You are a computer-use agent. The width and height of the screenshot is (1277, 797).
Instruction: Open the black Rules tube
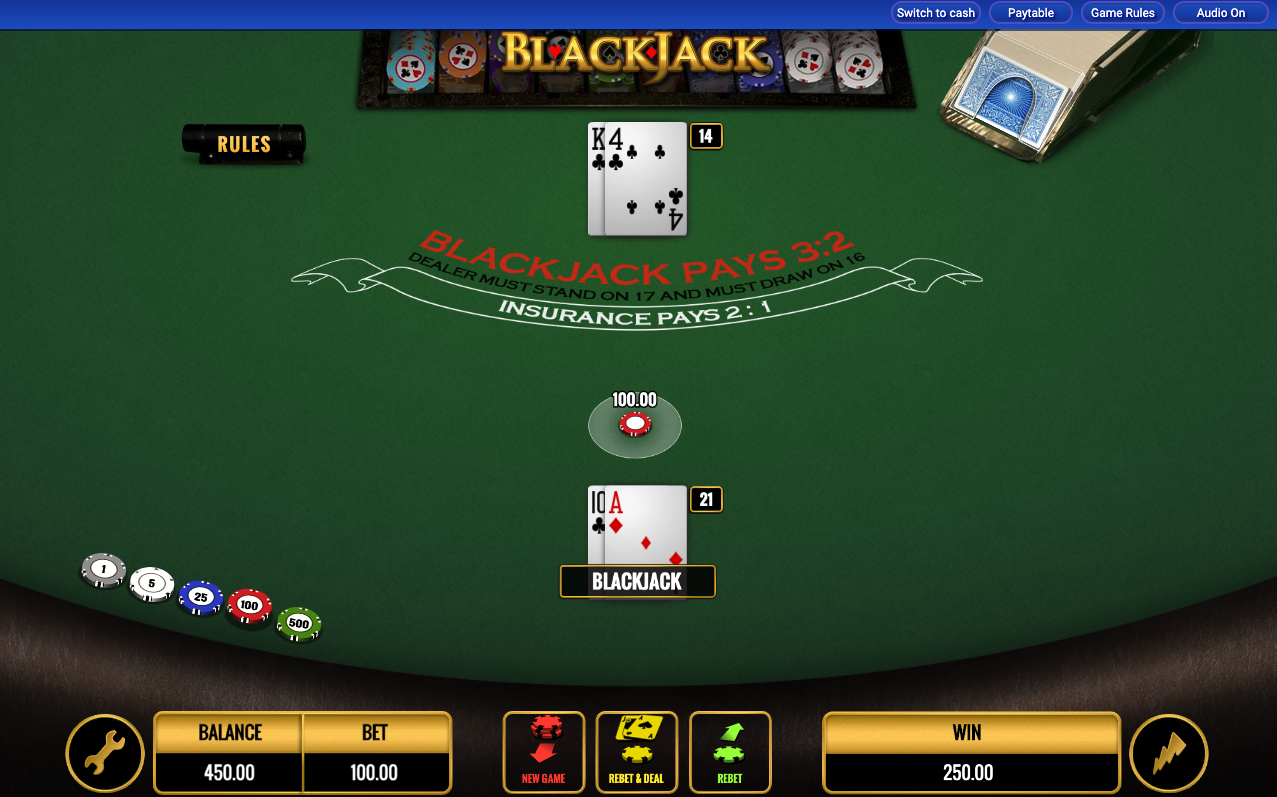[x=244, y=143]
